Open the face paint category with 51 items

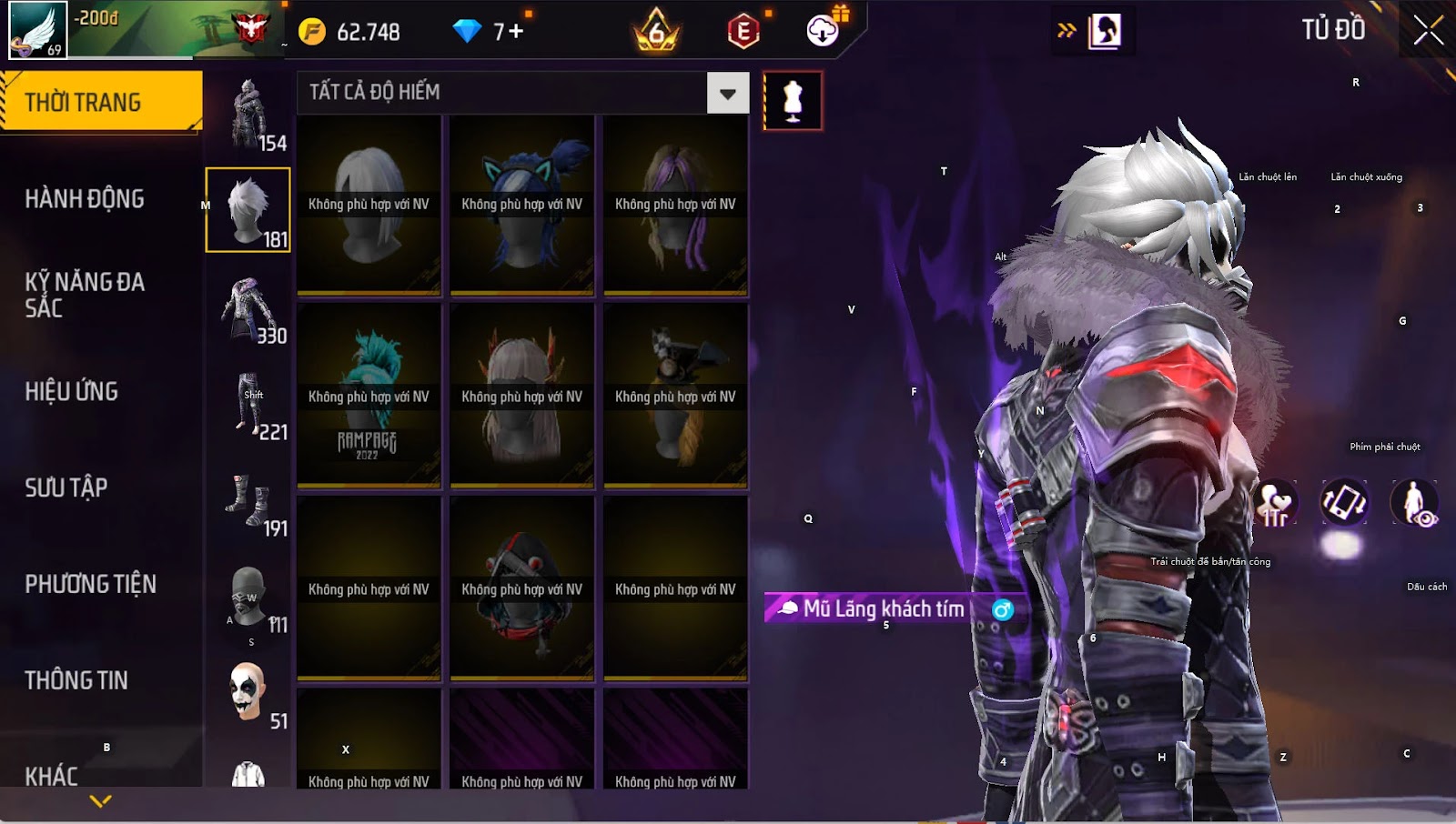pos(248,693)
